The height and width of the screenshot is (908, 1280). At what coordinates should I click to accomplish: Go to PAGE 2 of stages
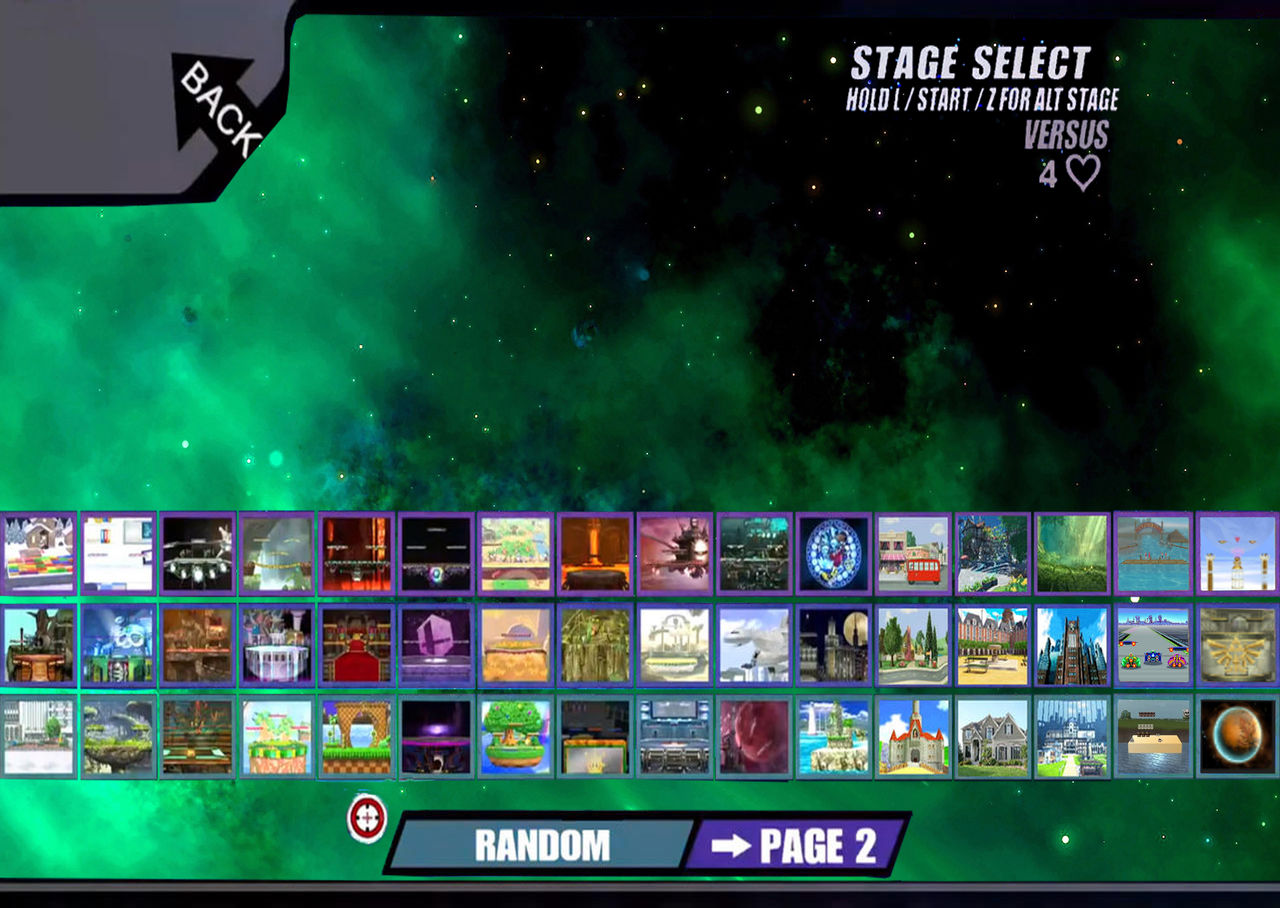coord(800,845)
